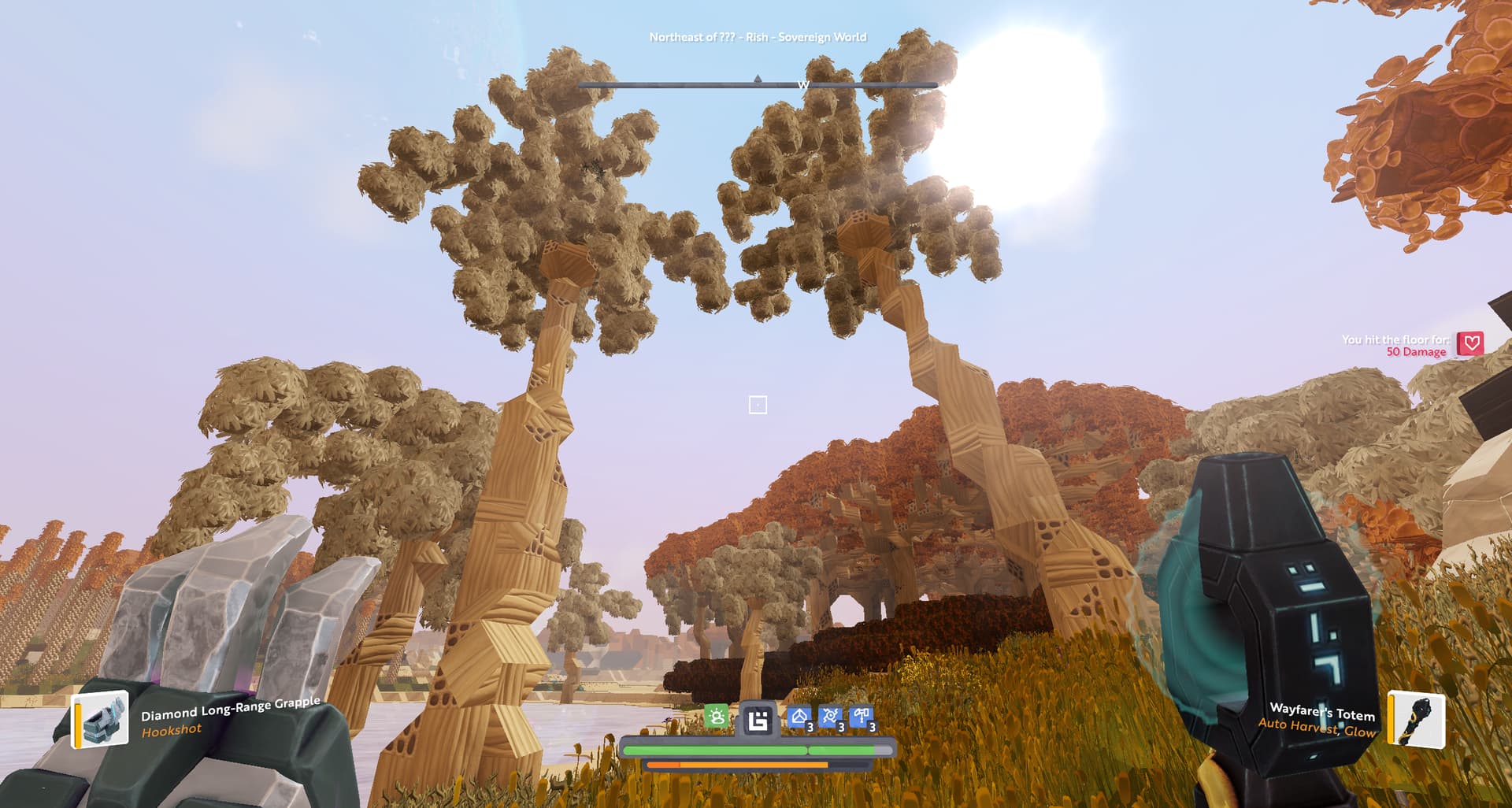Click the green glowing-person buff icon
This screenshot has height=808, width=1512.
coord(717,717)
